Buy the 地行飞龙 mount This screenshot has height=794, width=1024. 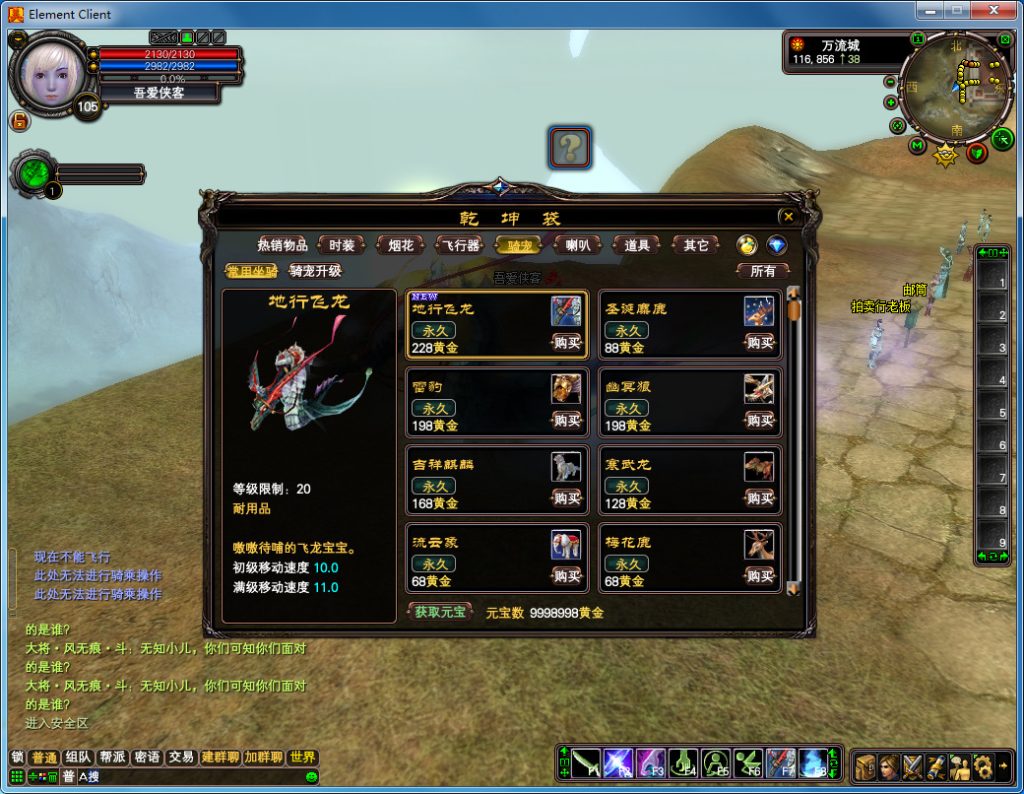(x=567, y=343)
